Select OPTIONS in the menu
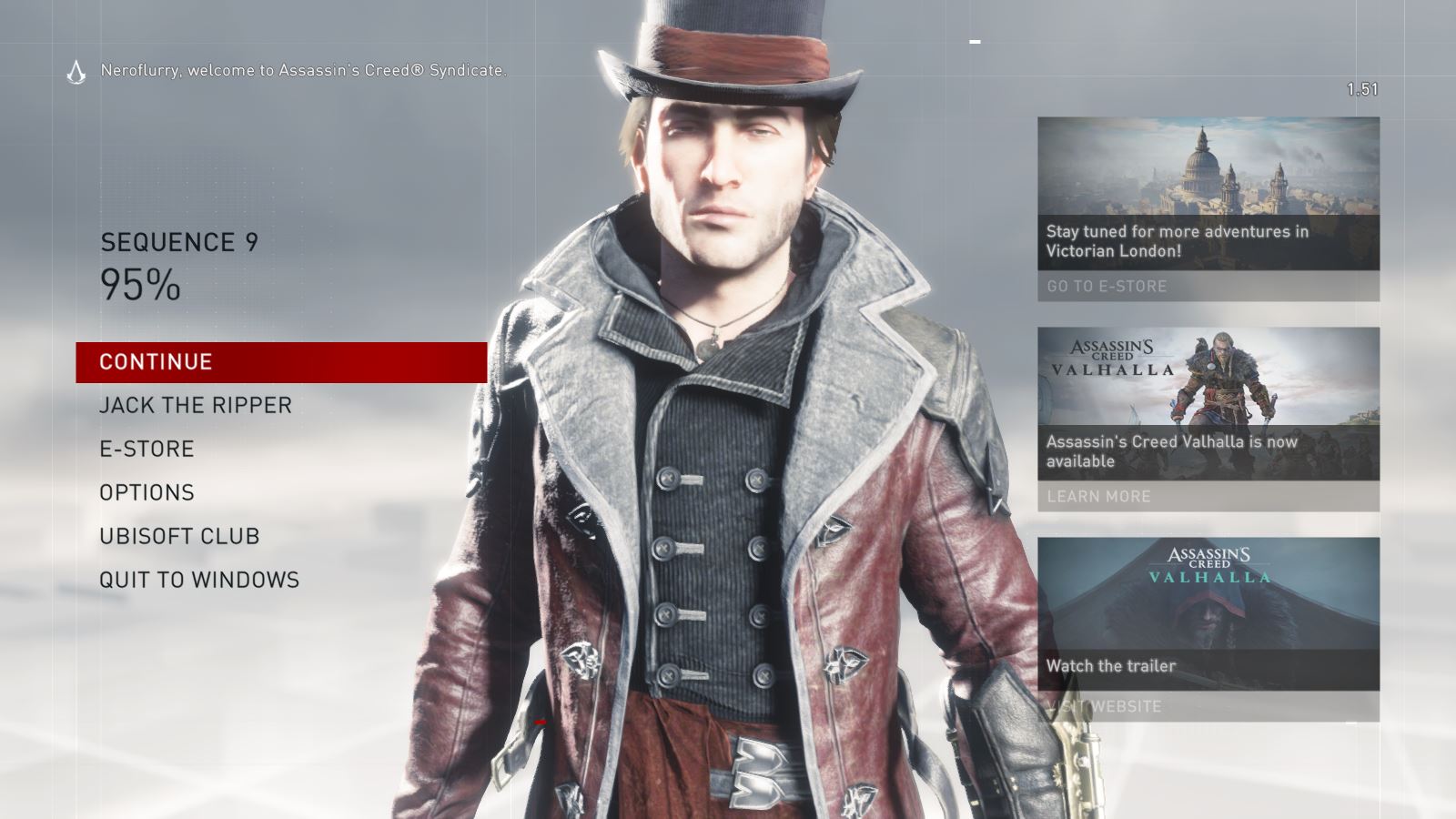This screenshot has width=1456, height=819. pyautogui.click(x=147, y=492)
